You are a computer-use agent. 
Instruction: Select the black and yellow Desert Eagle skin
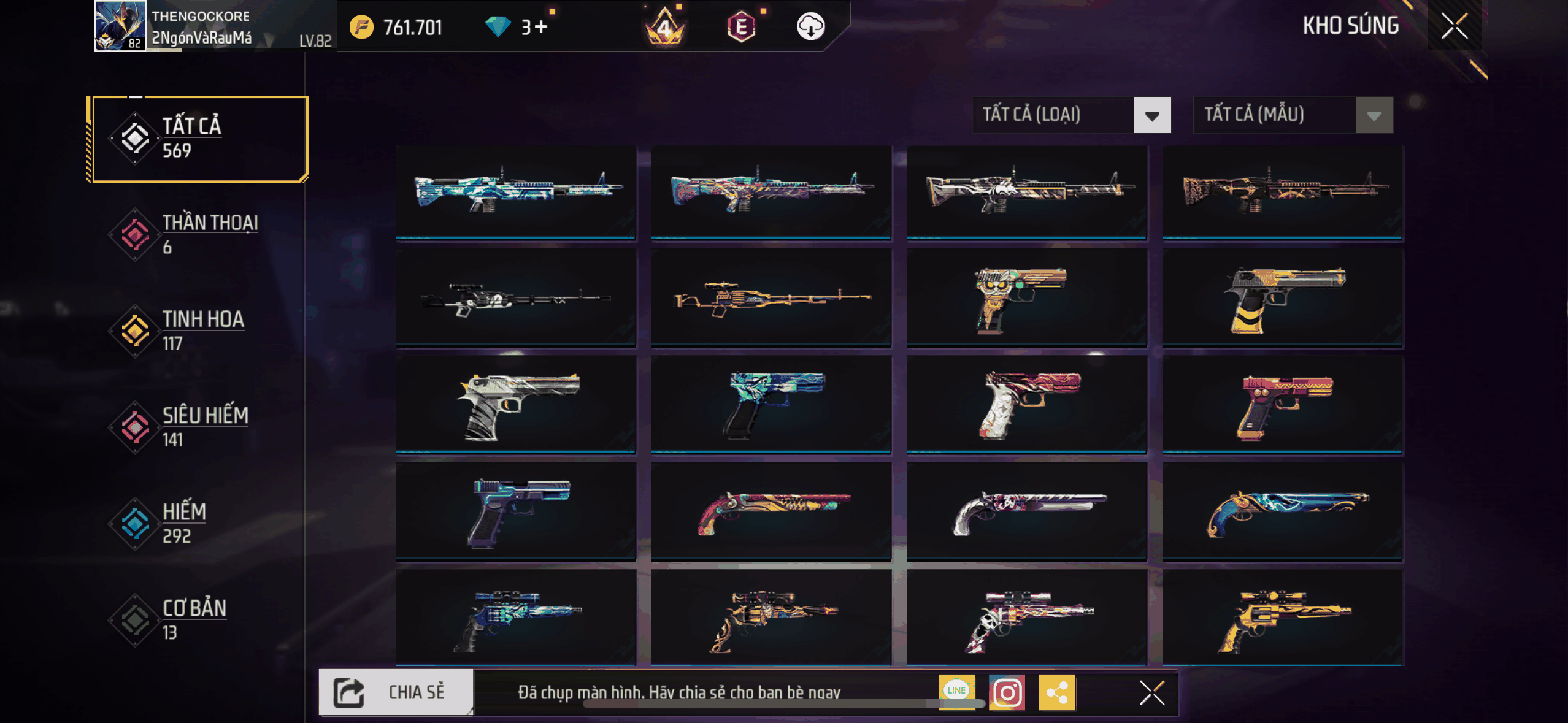click(x=1282, y=299)
